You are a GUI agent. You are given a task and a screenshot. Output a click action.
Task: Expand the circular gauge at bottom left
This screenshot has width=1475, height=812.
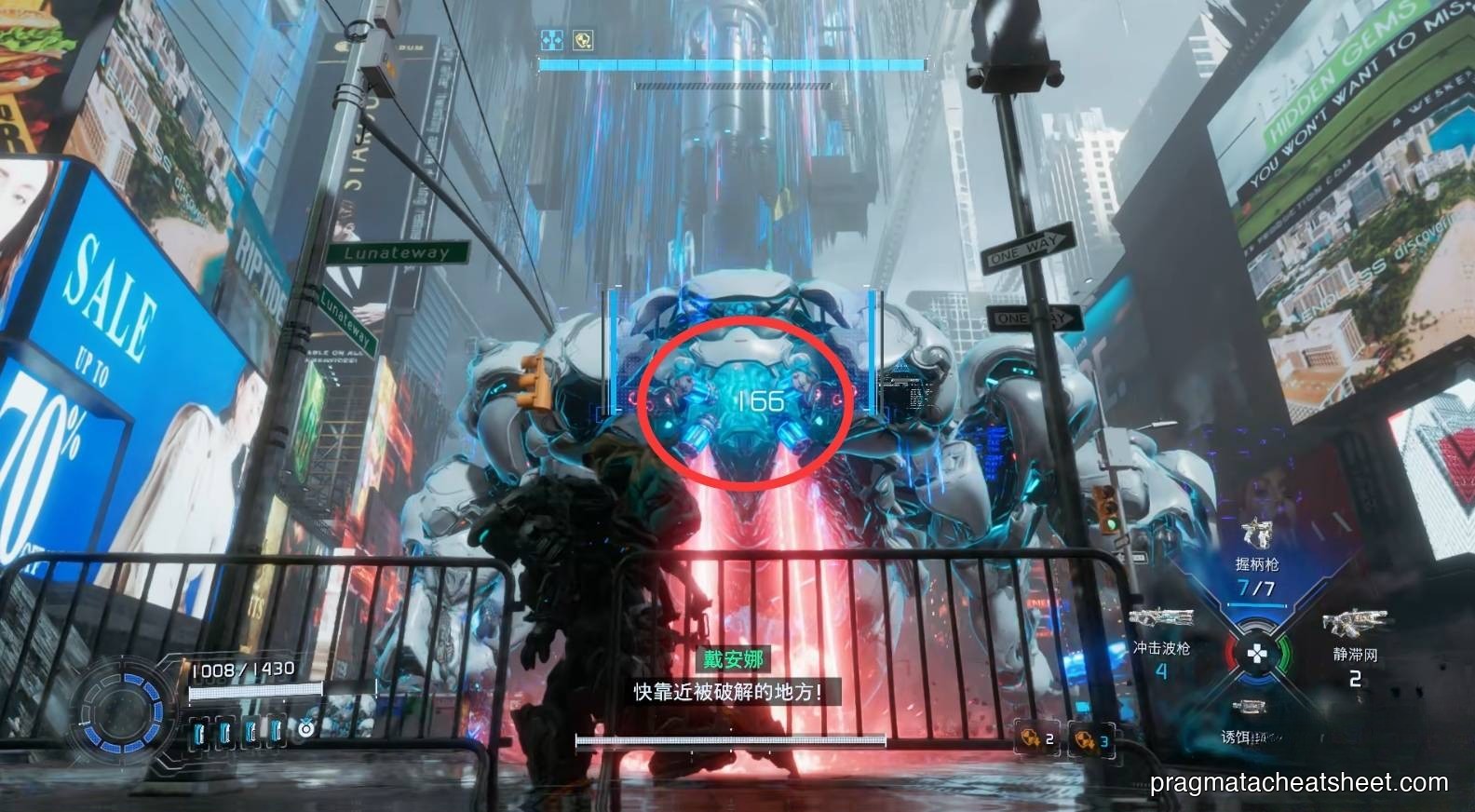click(x=122, y=715)
